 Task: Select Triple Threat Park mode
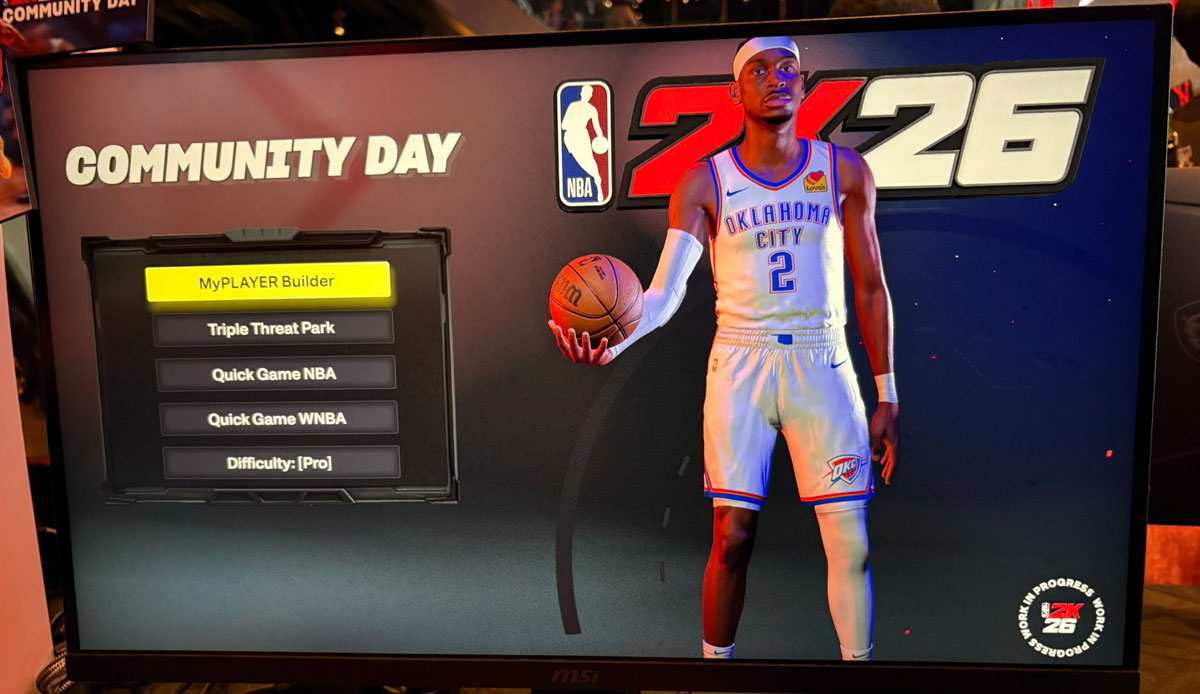(x=272, y=329)
